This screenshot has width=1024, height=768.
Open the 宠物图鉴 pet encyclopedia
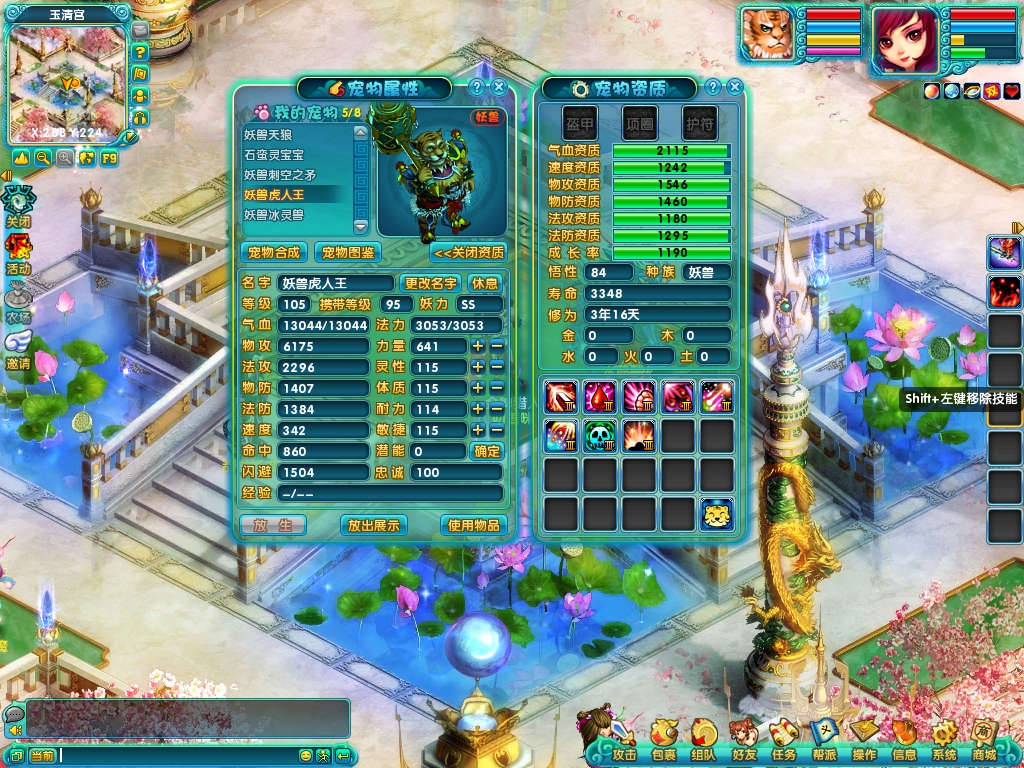pyautogui.click(x=348, y=252)
